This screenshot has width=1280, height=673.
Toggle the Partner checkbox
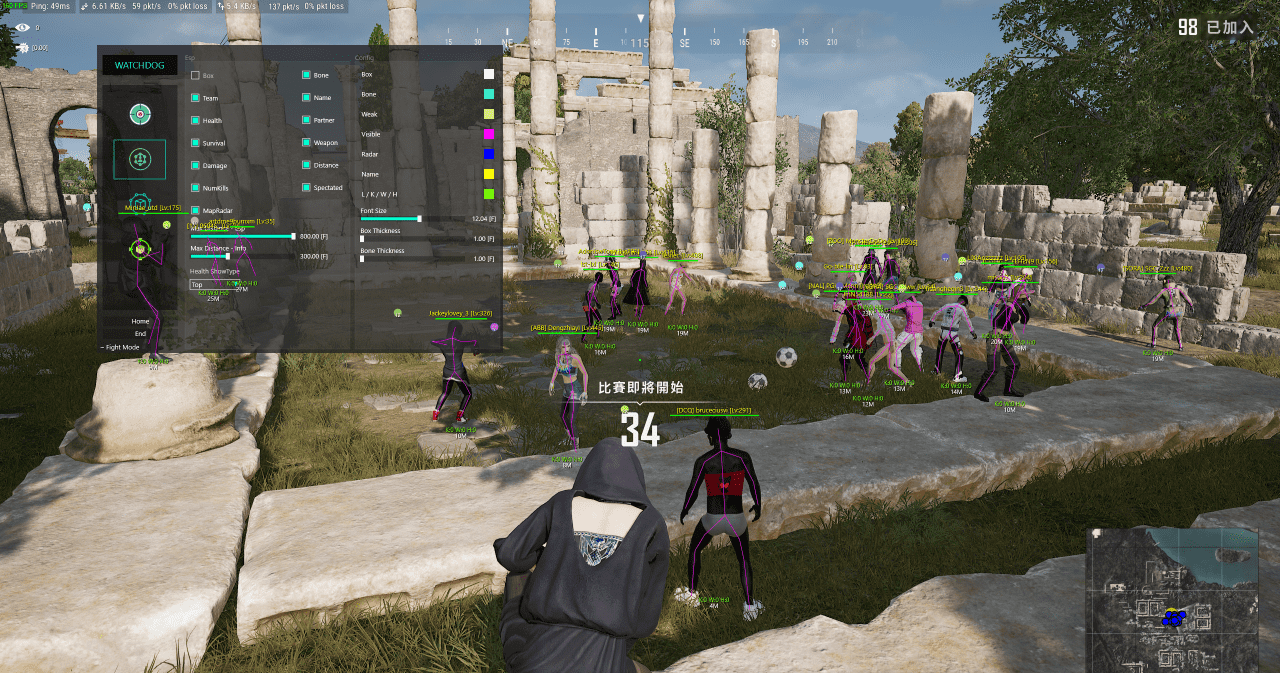[307, 120]
